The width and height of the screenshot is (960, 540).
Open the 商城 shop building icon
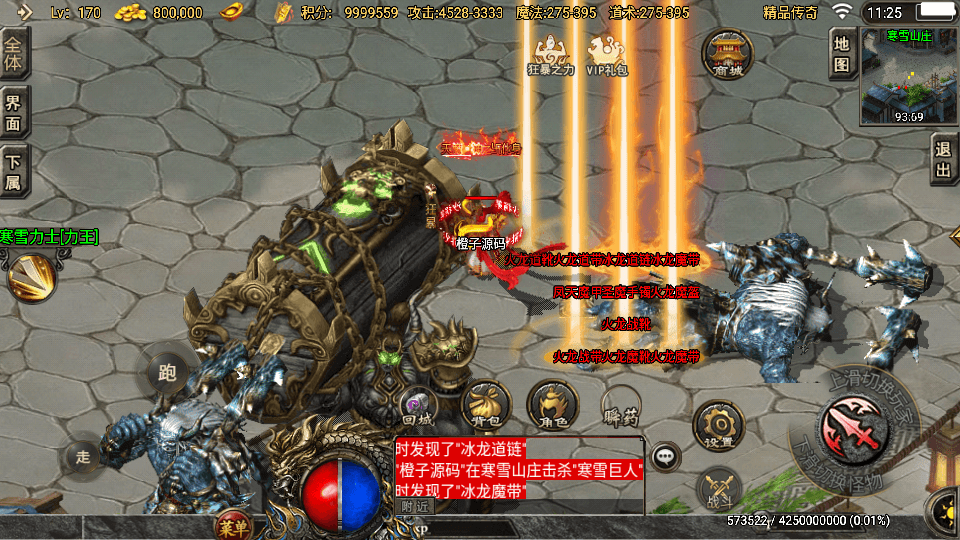[727, 53]
